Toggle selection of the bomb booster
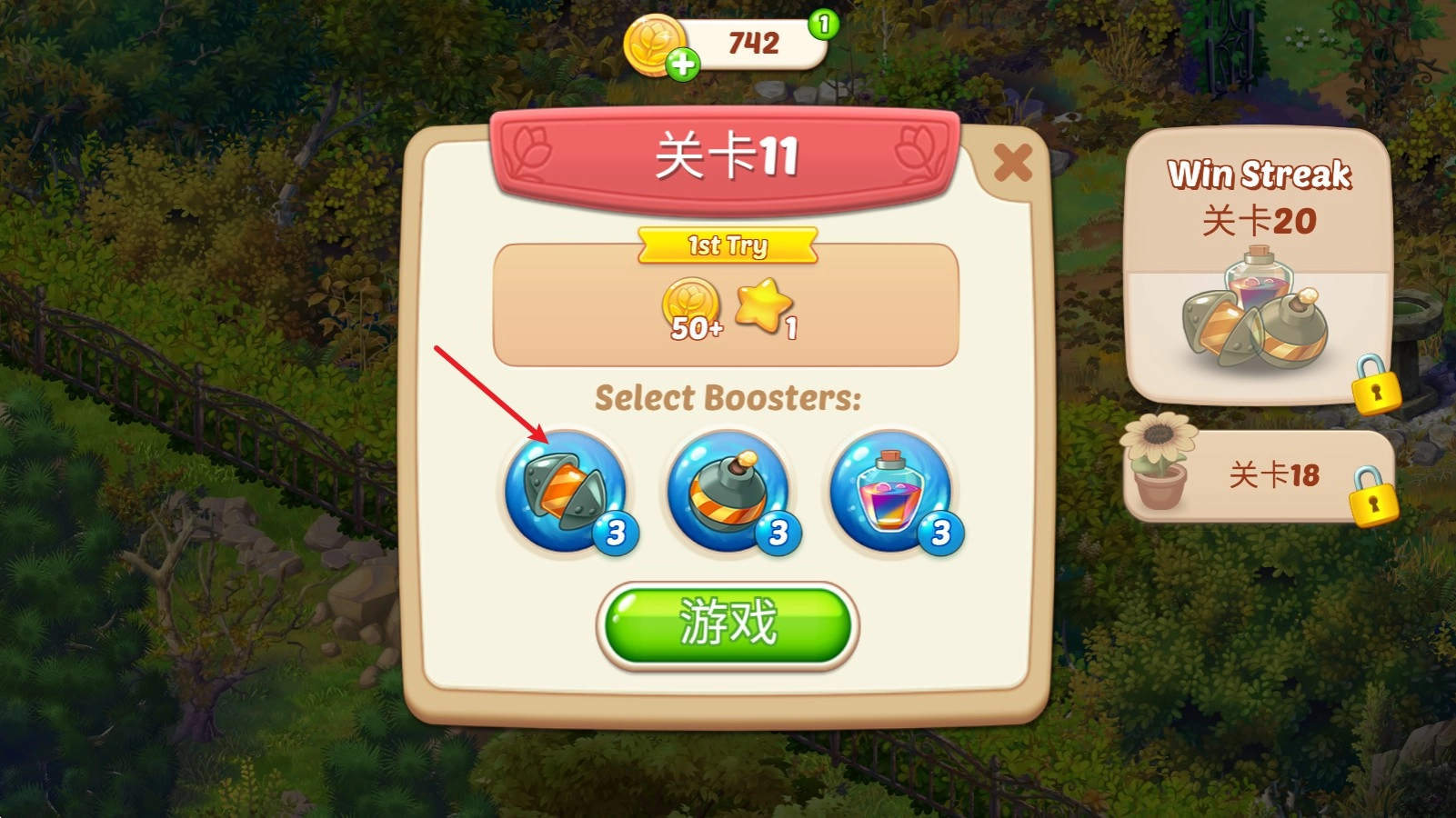The image size is (1456, 818). (726, 494)
